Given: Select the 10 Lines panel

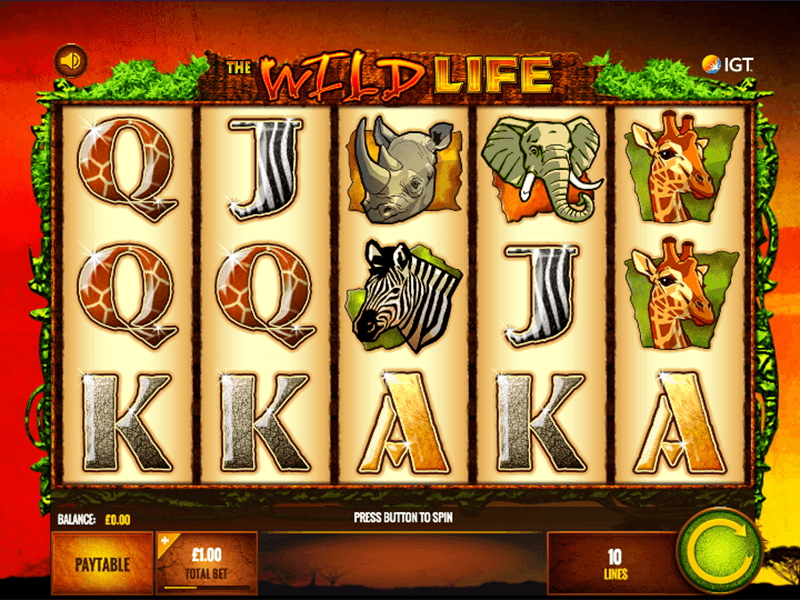Looking at the screenshot, I should [x=613, y=562].
